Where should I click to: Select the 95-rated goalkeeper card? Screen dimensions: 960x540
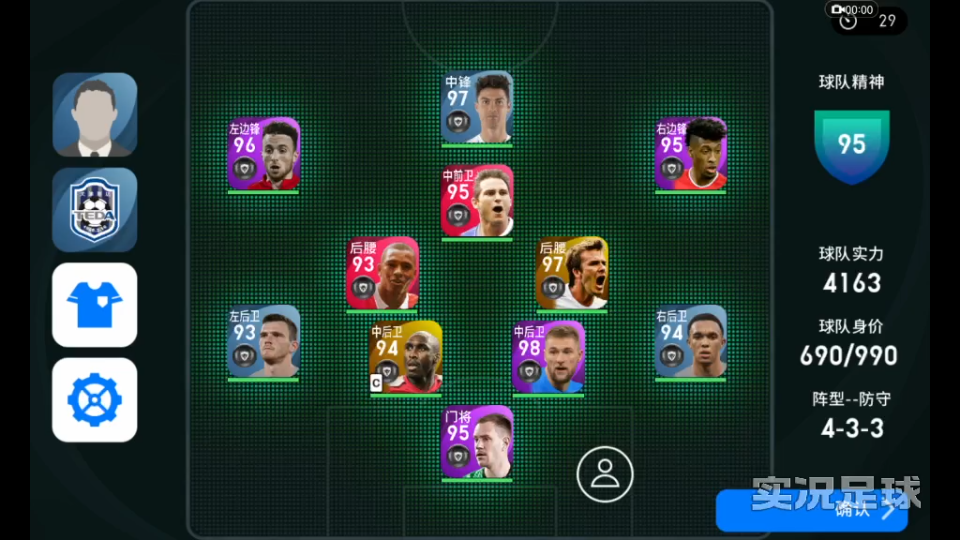coord(477,442)
